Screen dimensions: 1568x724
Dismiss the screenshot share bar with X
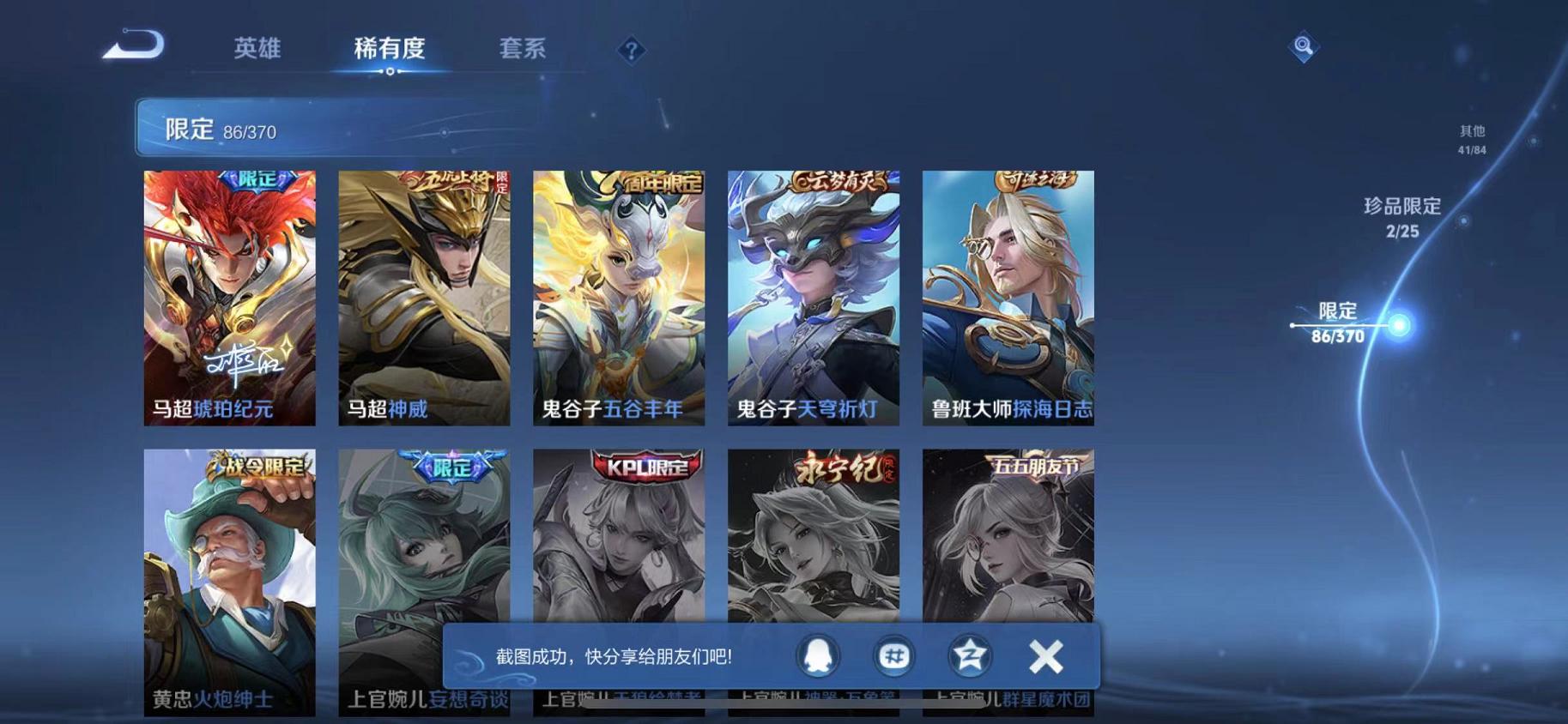[1045, 656]
